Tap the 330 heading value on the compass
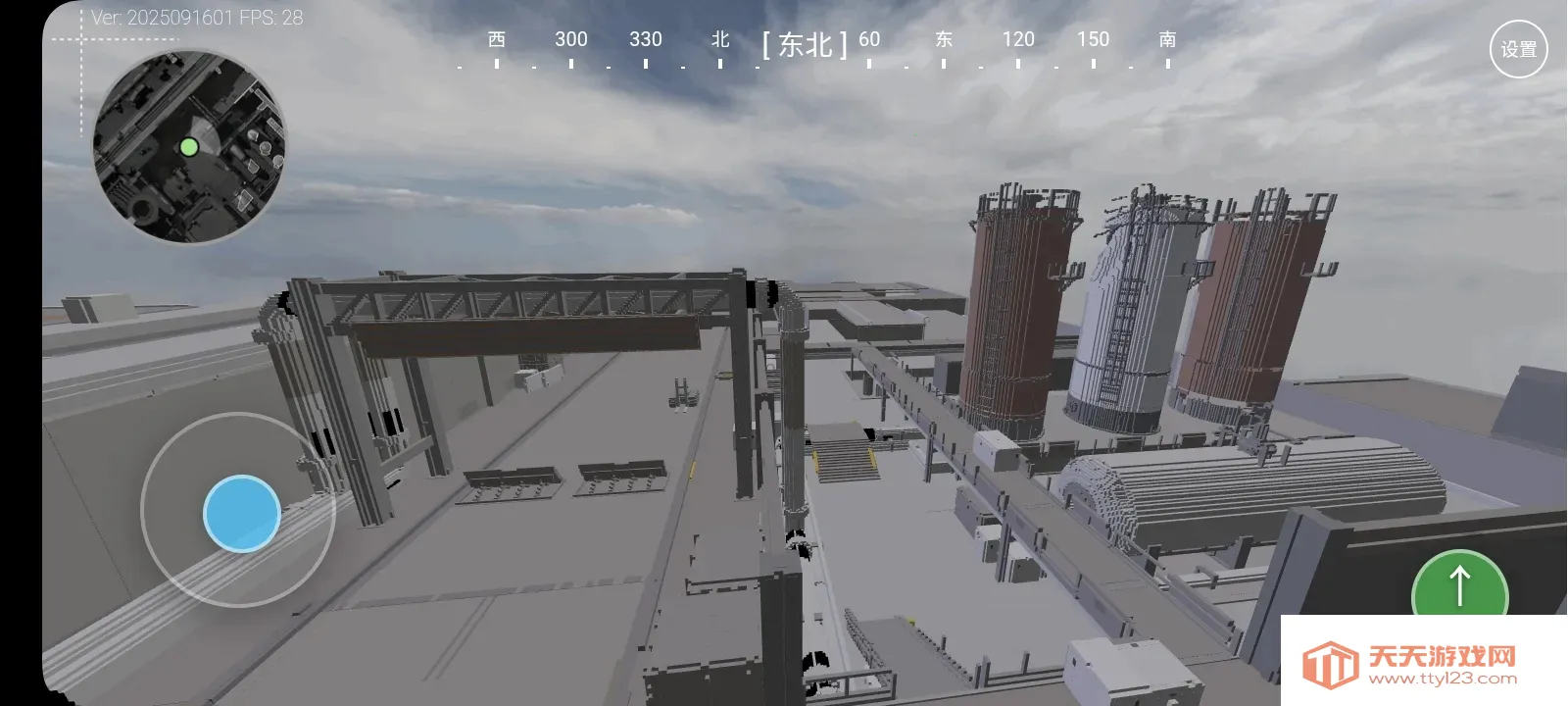 [x=646, y=40]
